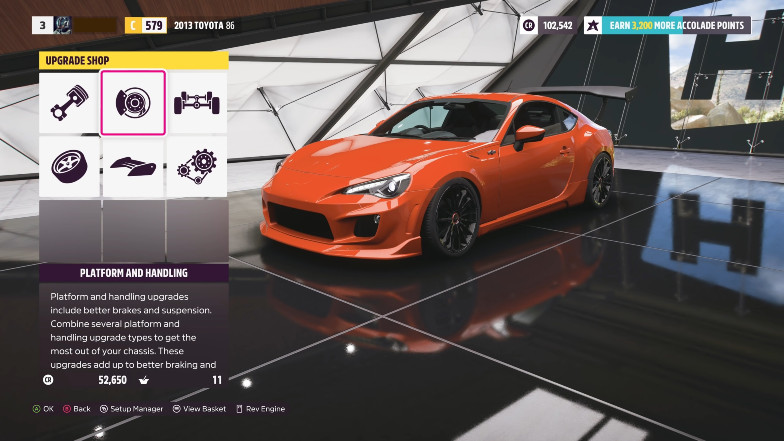Screen dimensions: 784x441
Task: Open the engine upgrades piston tile
Action: click(x=68, y=102)
